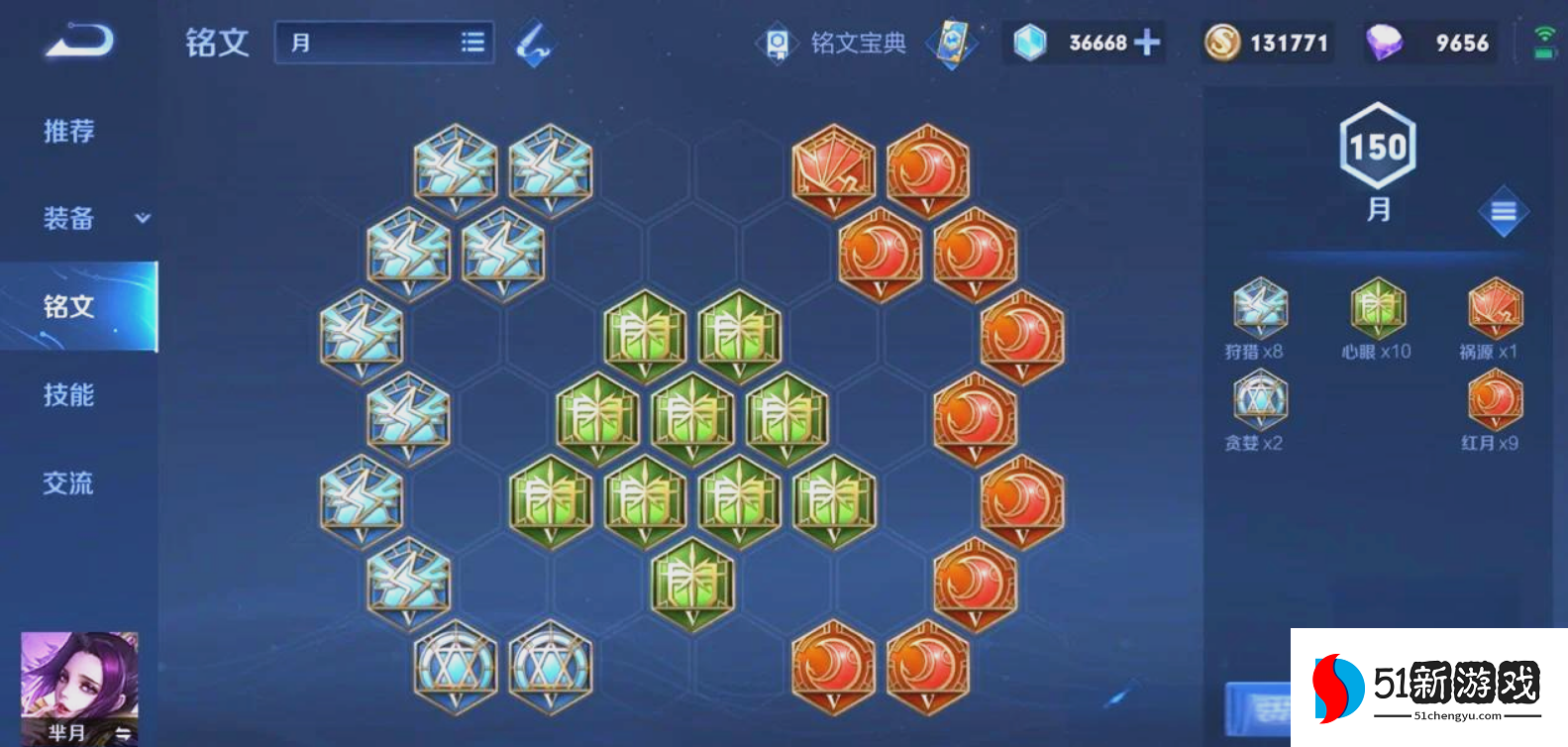Open the 铭文宝典 rune codex icon
This screenshot has height=747, width=1568.
pyautogui.click(x=779, y=42)
